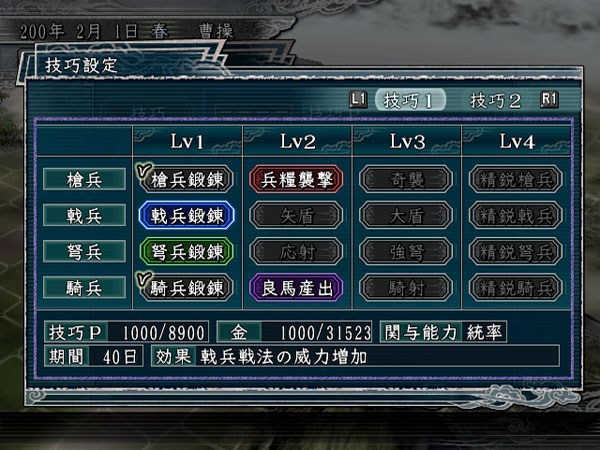Select the 精鋭騎兵 skill button
This screenshot has width=600, height=450.
pyautogui.click(x=516, y=287)
